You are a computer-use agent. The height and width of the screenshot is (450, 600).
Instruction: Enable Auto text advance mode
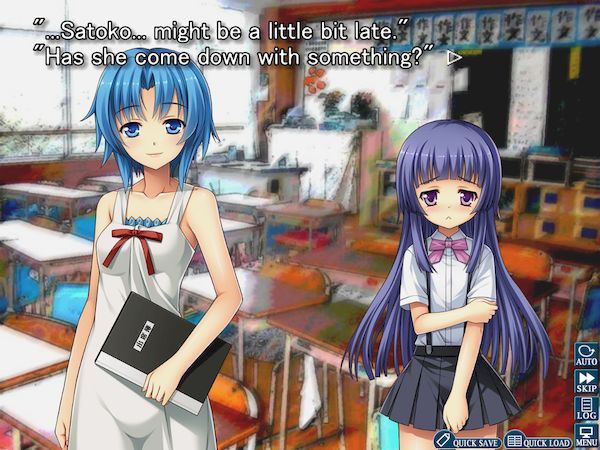pyautogui.click(x=585, y=355)
